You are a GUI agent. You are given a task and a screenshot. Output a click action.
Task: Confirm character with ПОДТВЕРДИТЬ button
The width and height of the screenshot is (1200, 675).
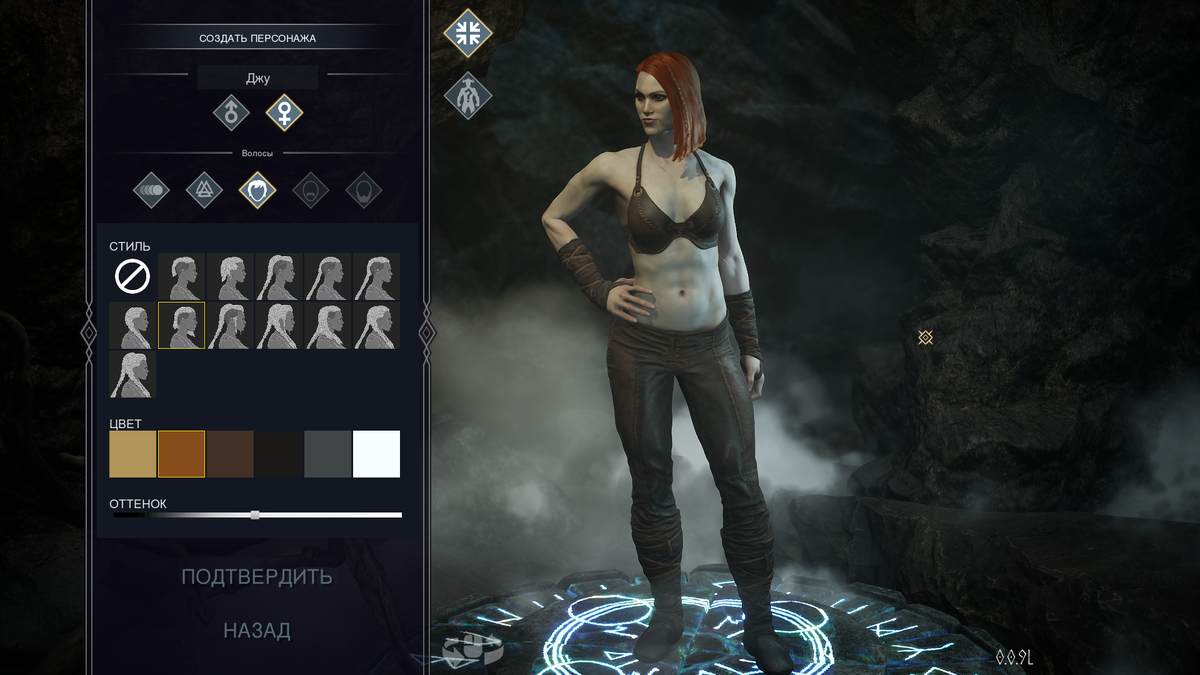(257, 577)
